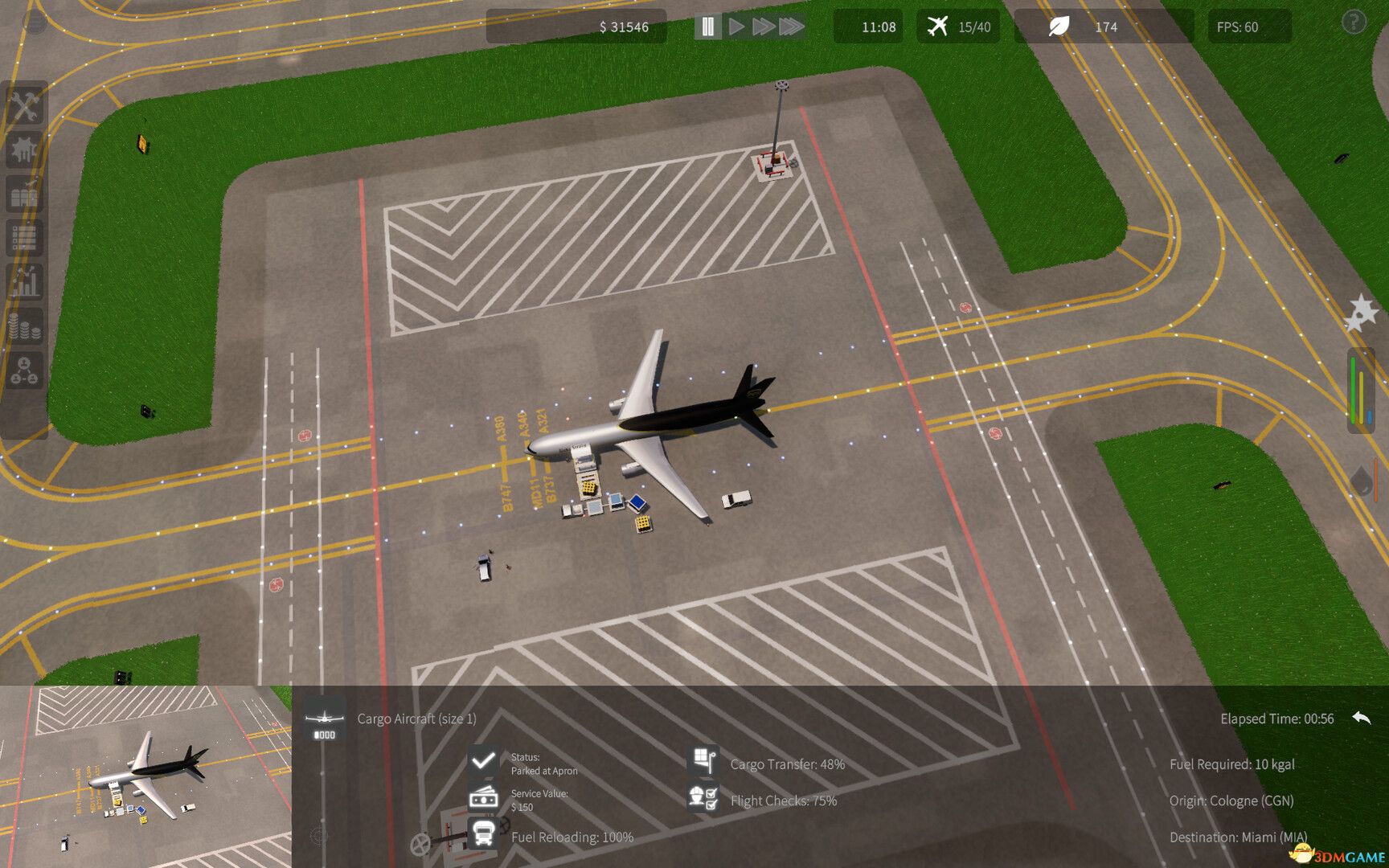The image size is (1389, 868).
Task: Resume normal speed with the play arrow
Action: click(x=735, y=27)
